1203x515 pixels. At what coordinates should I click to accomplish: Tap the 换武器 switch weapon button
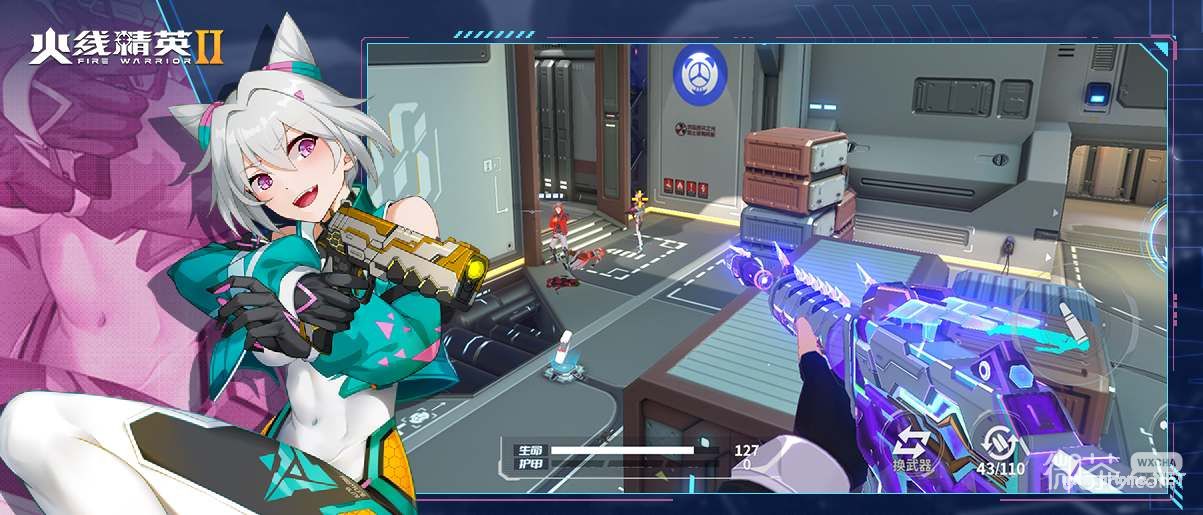coord(912,445)
